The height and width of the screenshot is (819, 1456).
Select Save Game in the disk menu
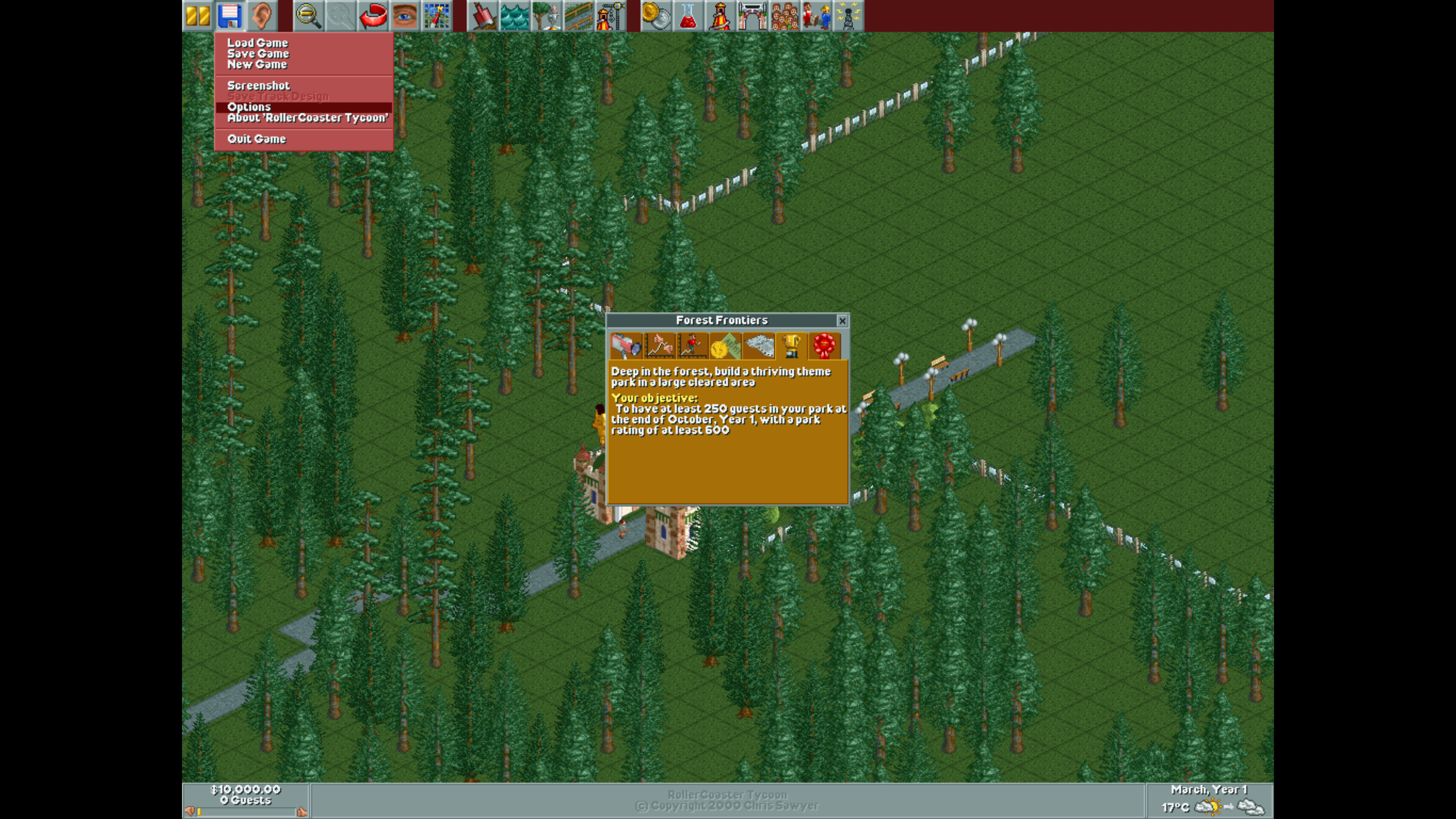coord(258,54)
